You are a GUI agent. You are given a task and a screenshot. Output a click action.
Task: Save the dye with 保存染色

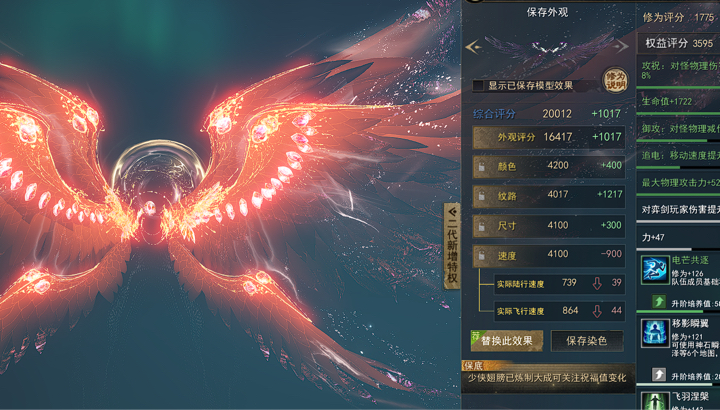click(587, 341)
